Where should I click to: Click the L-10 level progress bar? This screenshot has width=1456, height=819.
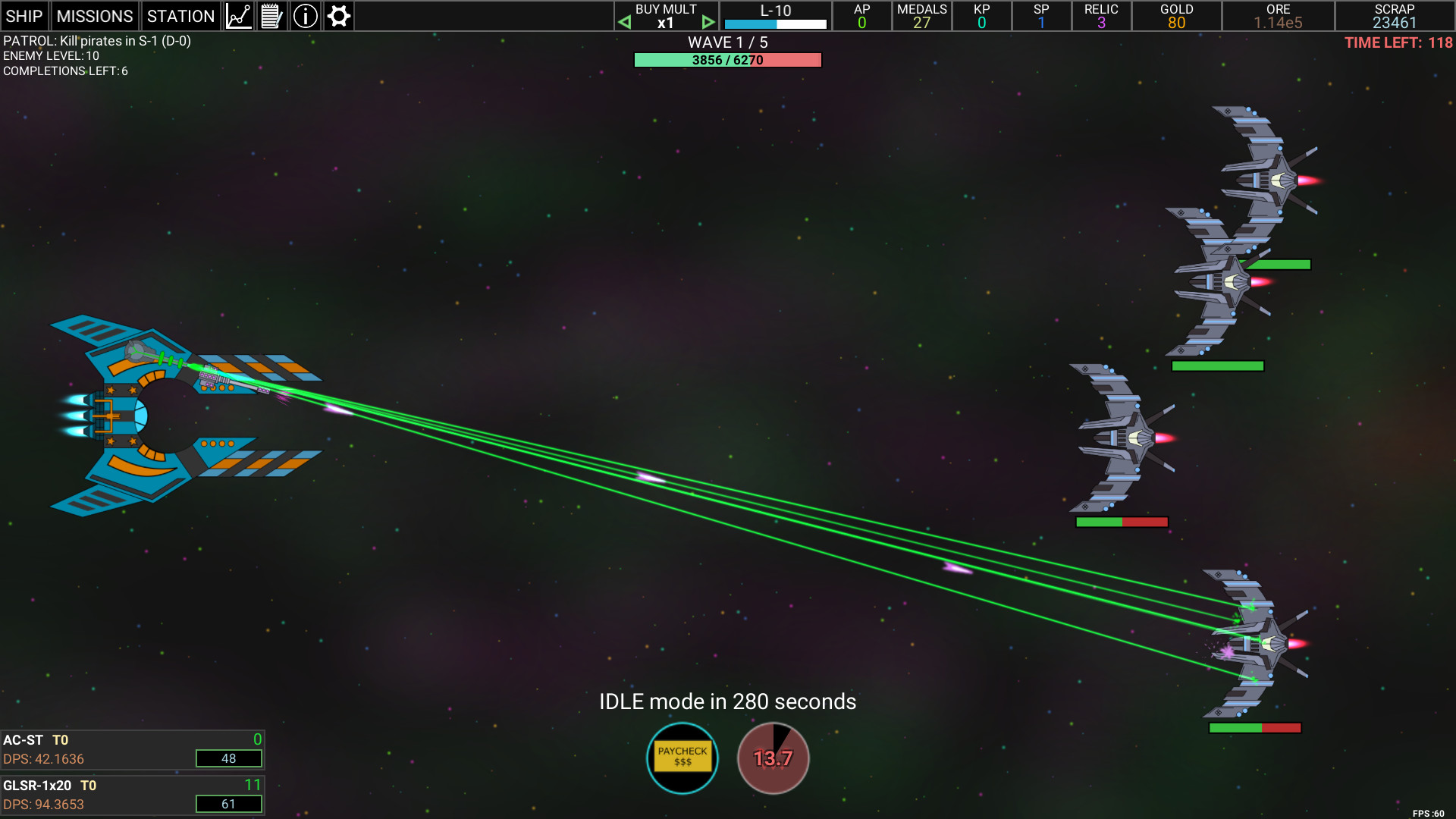coord(775,23)
